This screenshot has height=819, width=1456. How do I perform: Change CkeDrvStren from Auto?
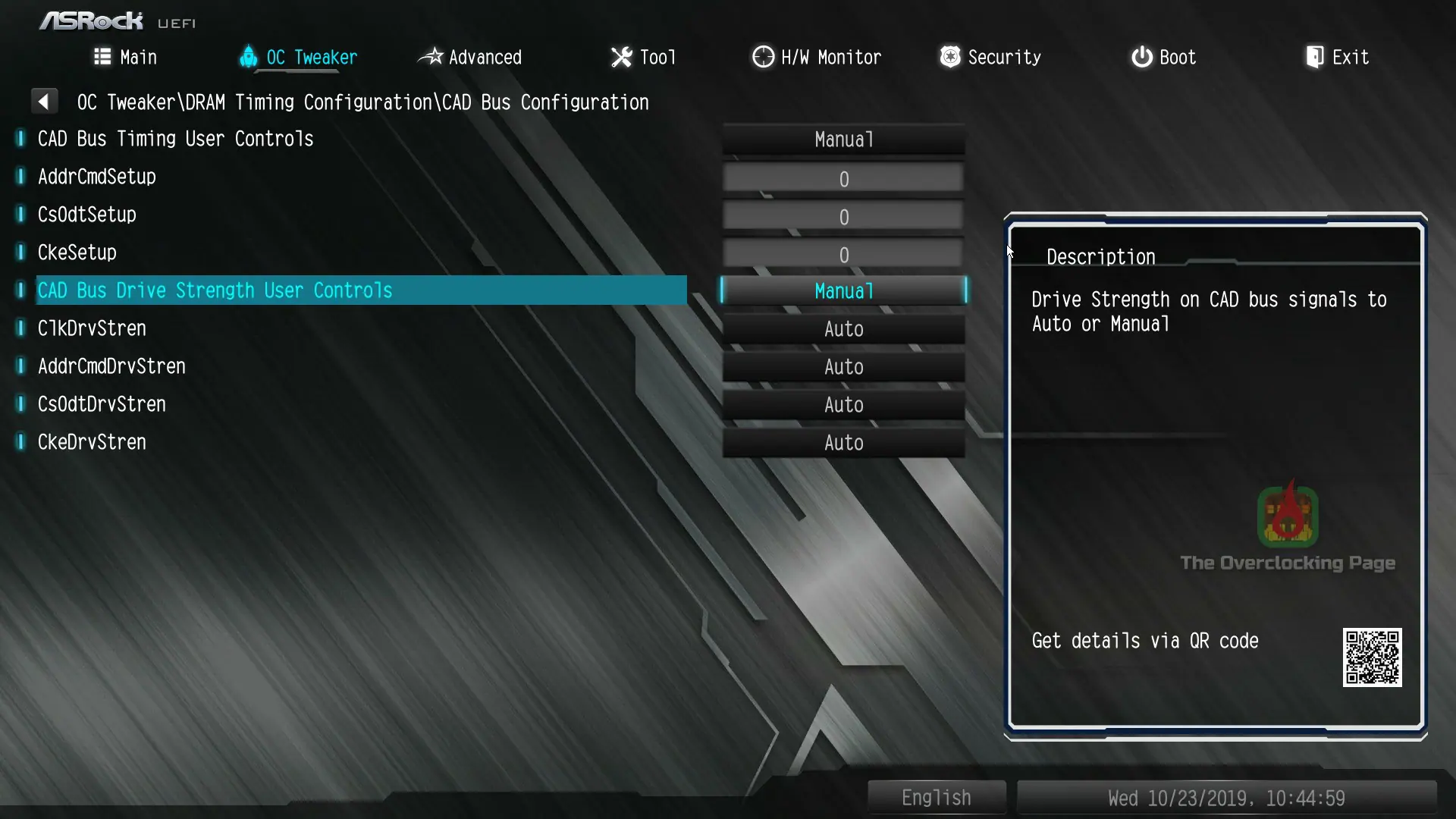[x=843, y=442]
